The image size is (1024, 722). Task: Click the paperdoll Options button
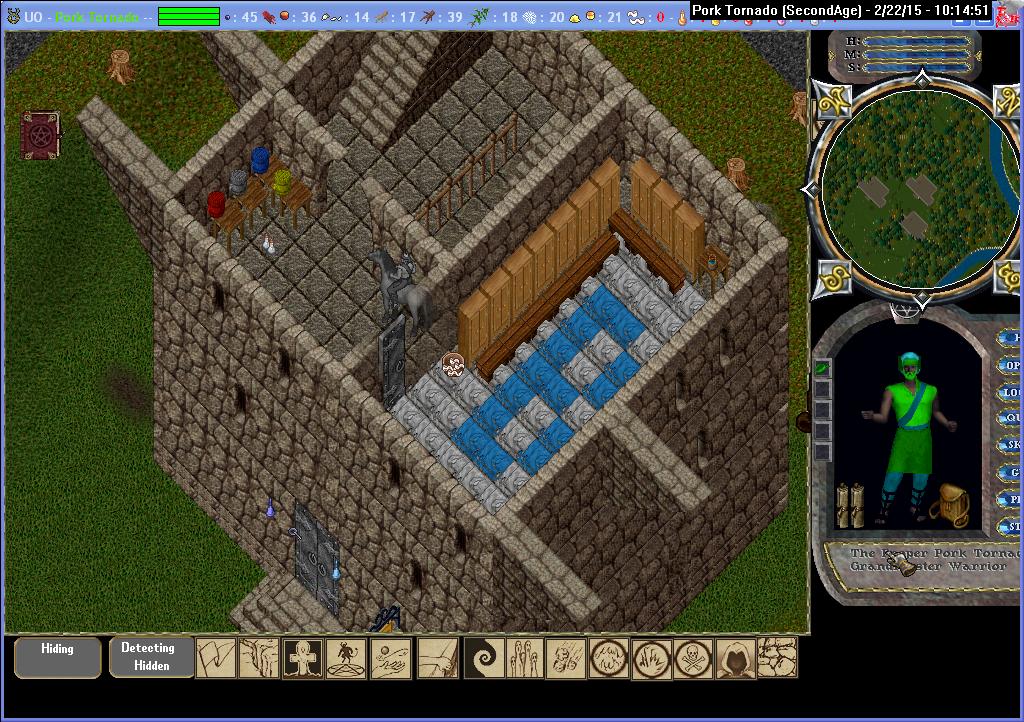[1010, 366]
